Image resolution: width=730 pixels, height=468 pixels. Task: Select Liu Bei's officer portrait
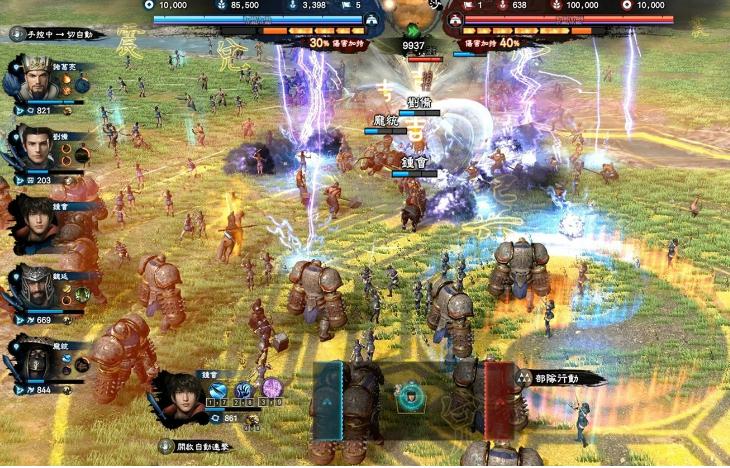coord(32,148)
